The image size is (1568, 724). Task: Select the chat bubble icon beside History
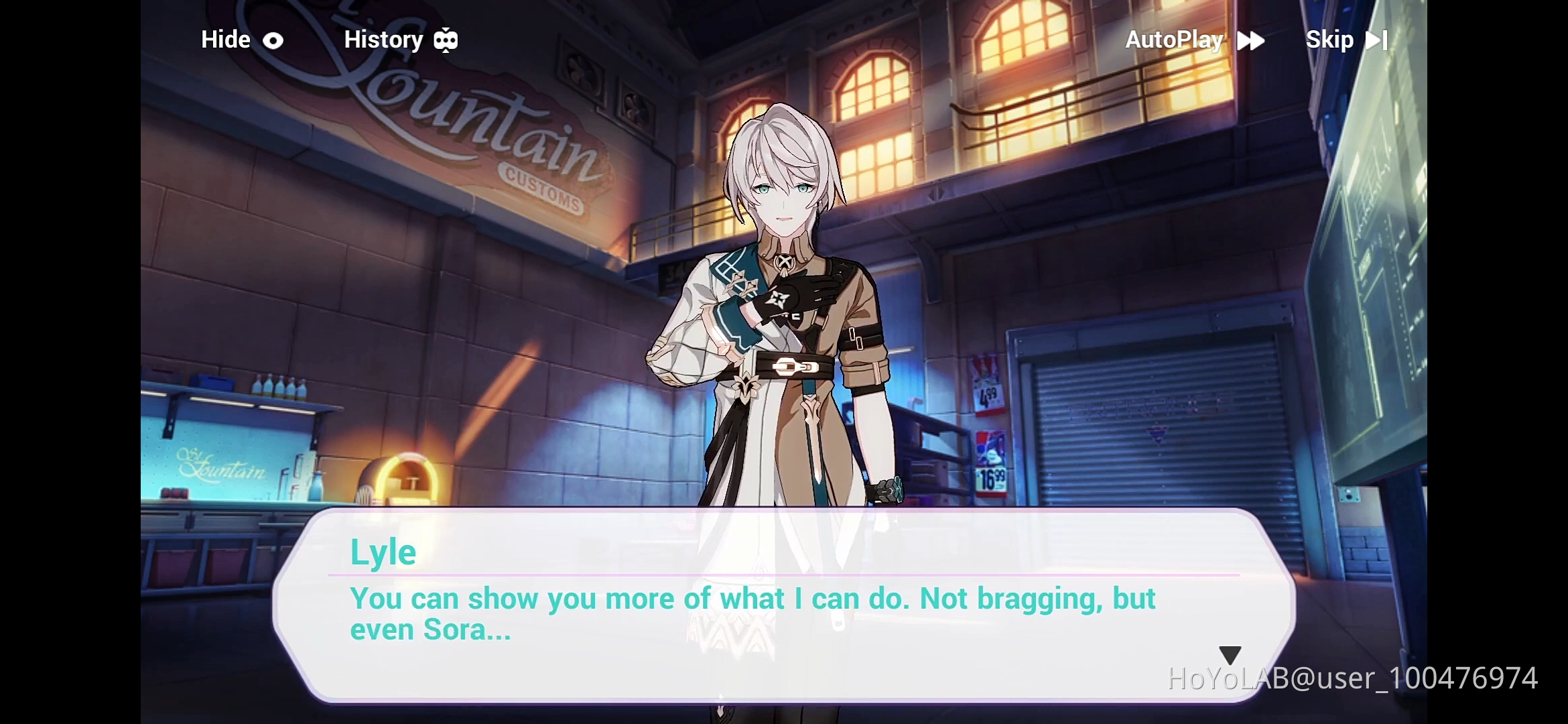pos(446,40)
